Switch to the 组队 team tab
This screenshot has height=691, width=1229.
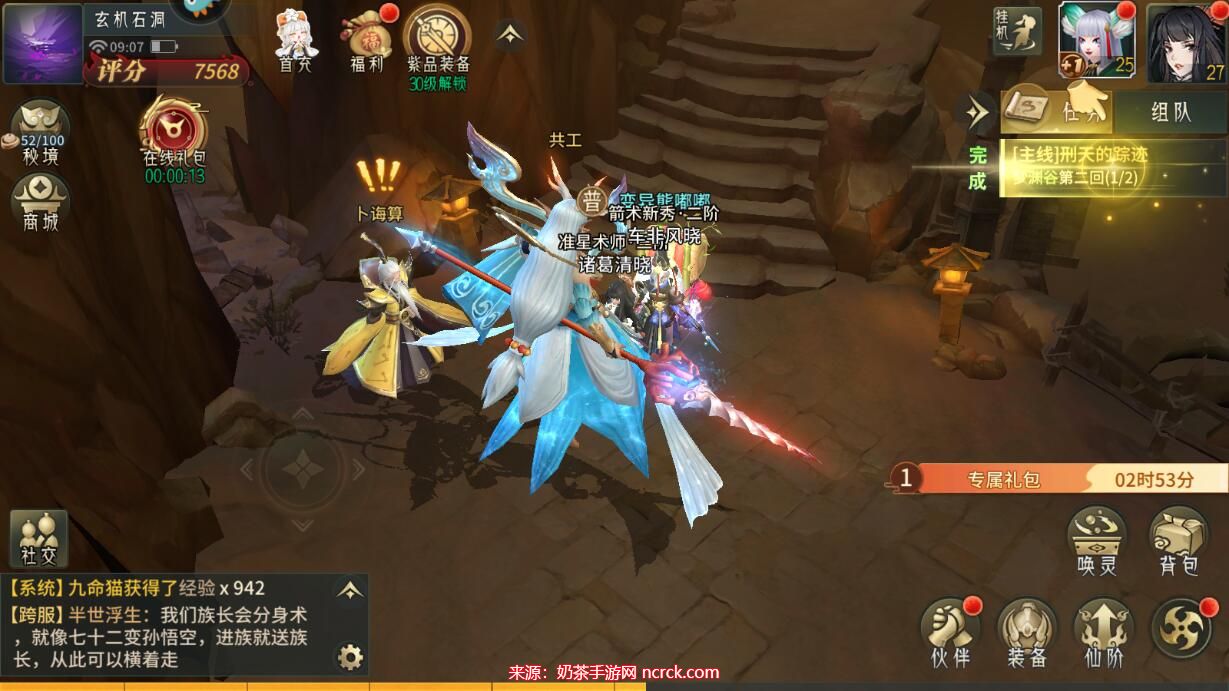tap(1171, 111)
